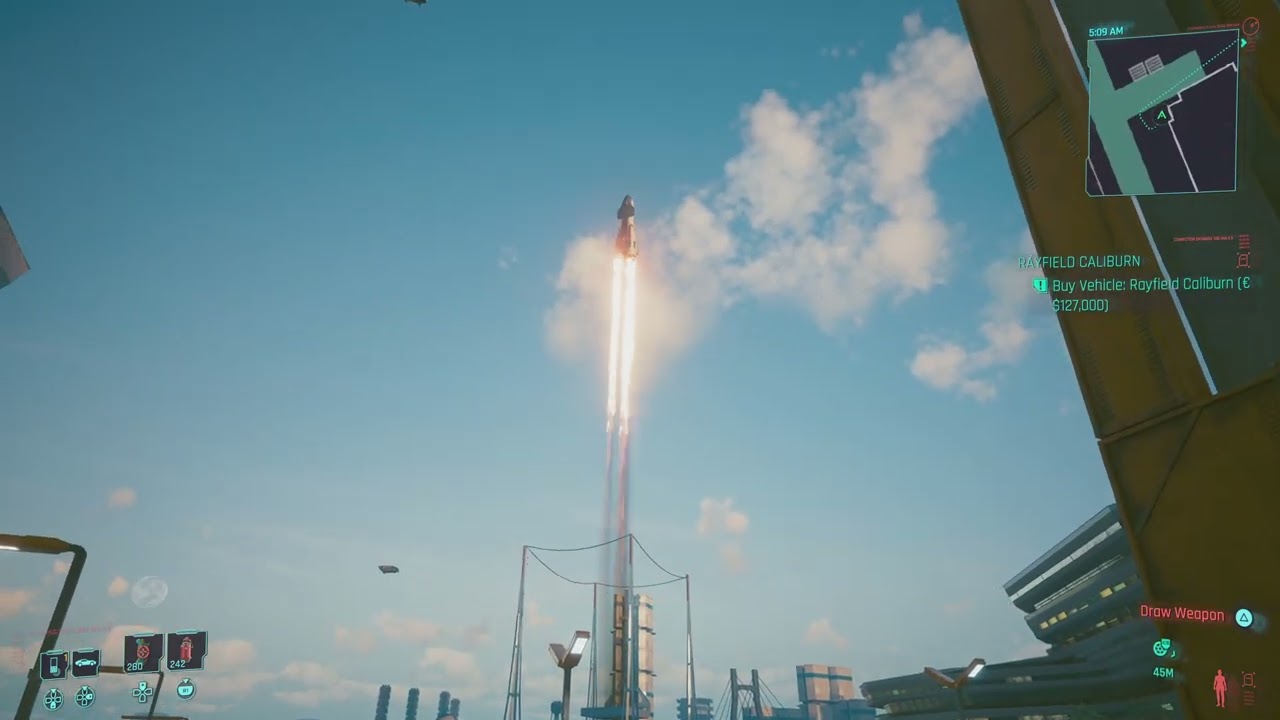Image resolution: width=1280 pixels, height=720 pixels.
Task: Expand the minimap via the green side arrow
Action: [x=1244, y=43]
